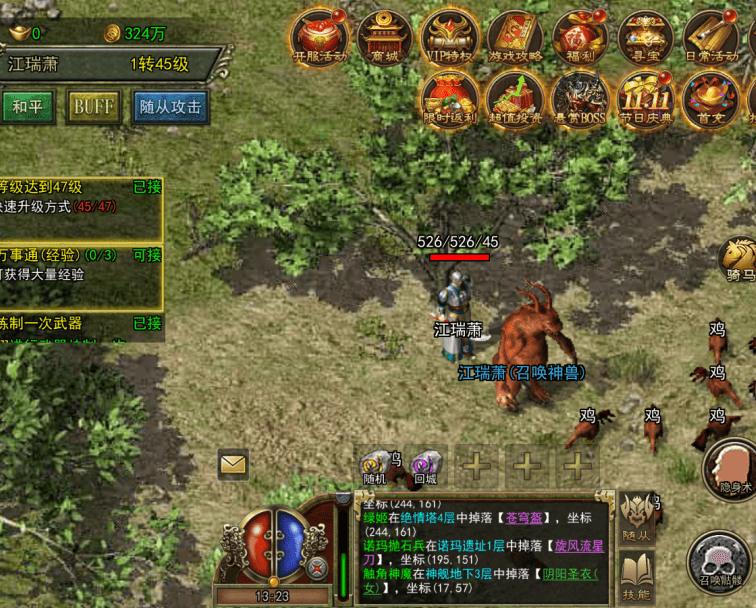The height and width of the screenshot is (608, 756).
Task: Open the 游戏攻略 game guide book
Action: 515,37
